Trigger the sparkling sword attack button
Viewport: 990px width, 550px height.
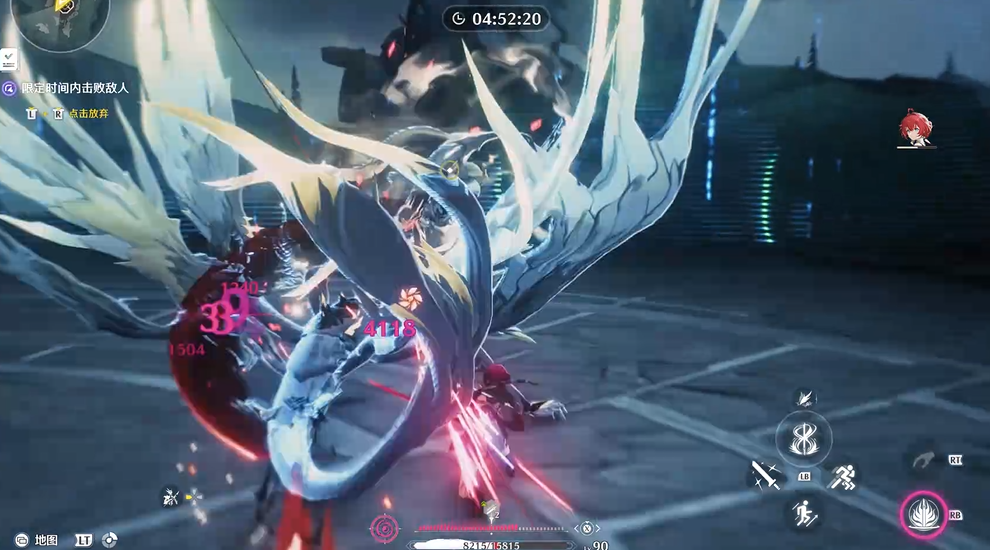tap(765, 476)
